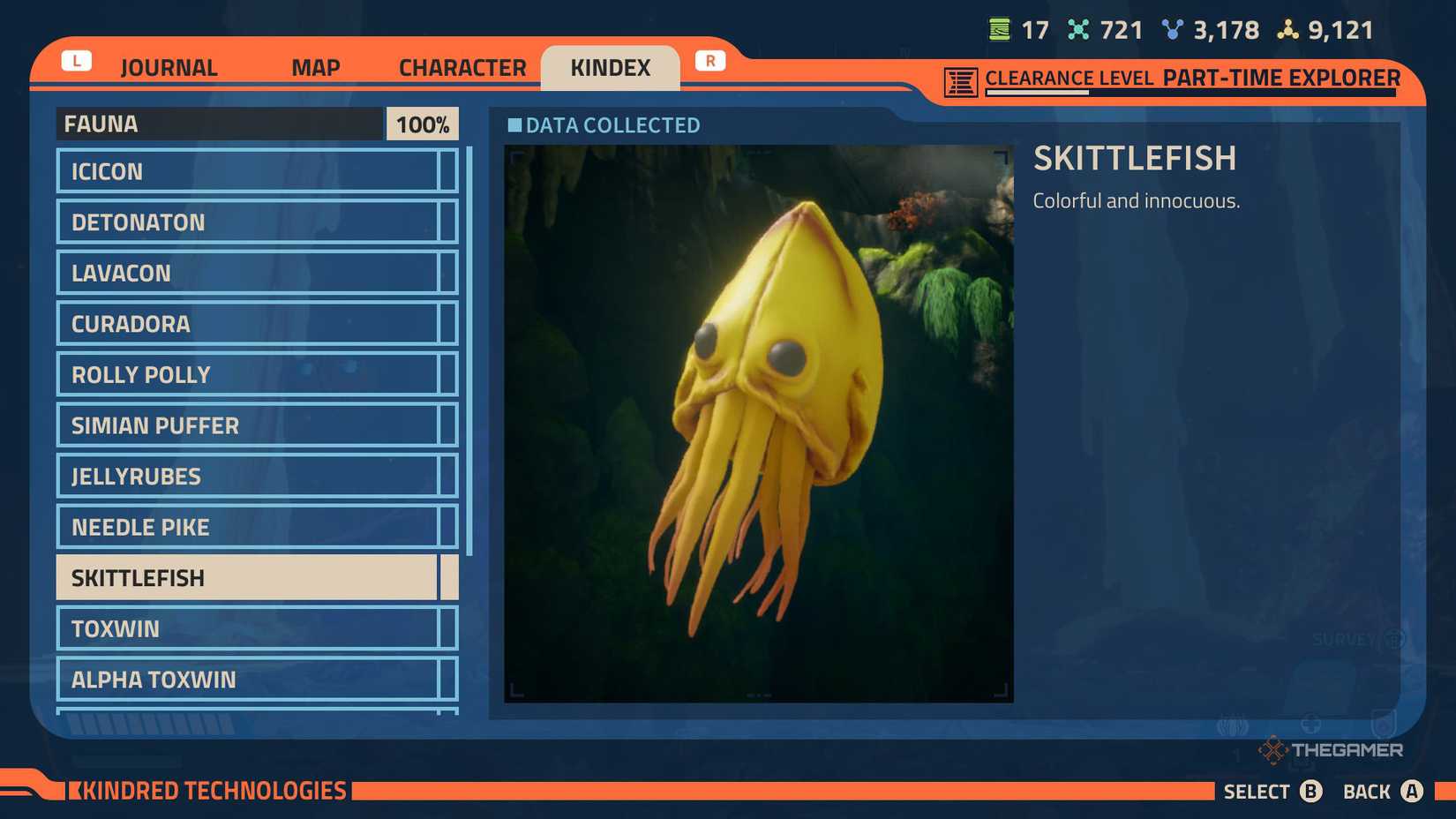Expand the Detonaton kindex entry
Image resolution: width=1456 pixels, height=819 pixels.
click(251, 222)
